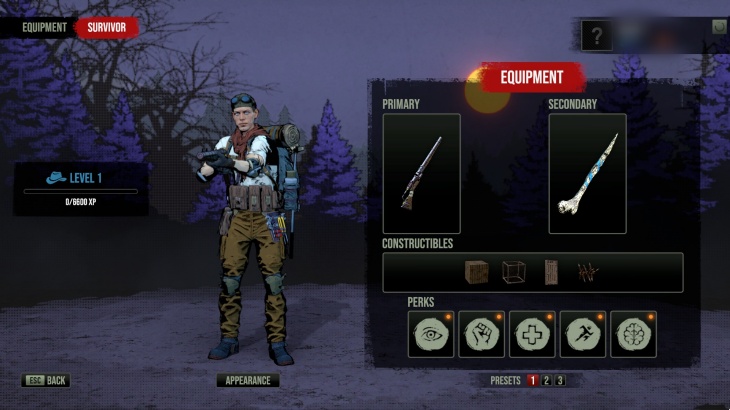The width and height of the screenshot is (730, 410).
Task: Open the question mark help box
Action: [x=597, y=37]
